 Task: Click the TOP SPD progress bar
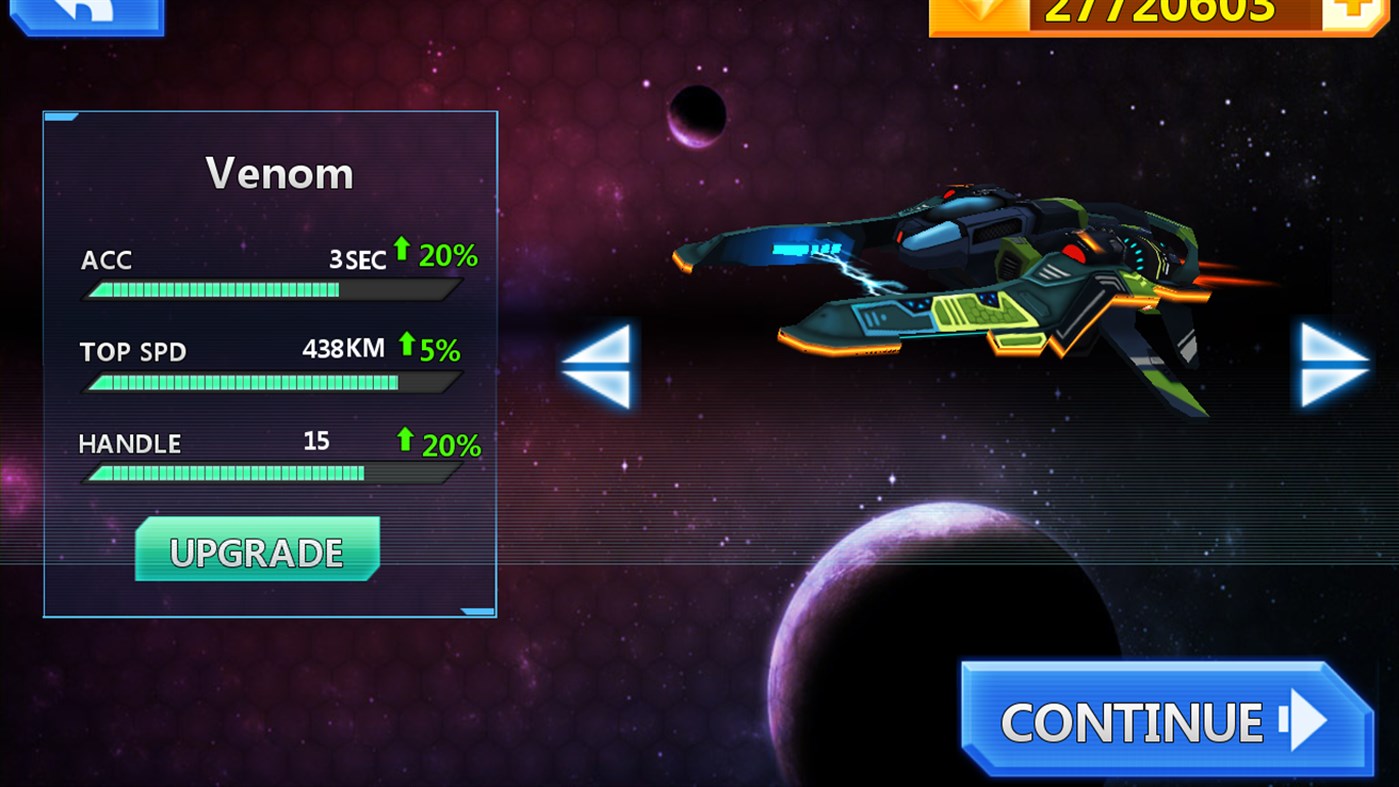click(270, 381)
